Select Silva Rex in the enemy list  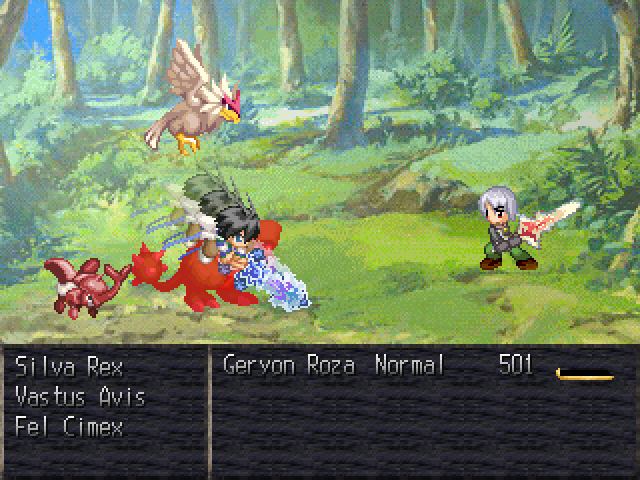[67, 366]
